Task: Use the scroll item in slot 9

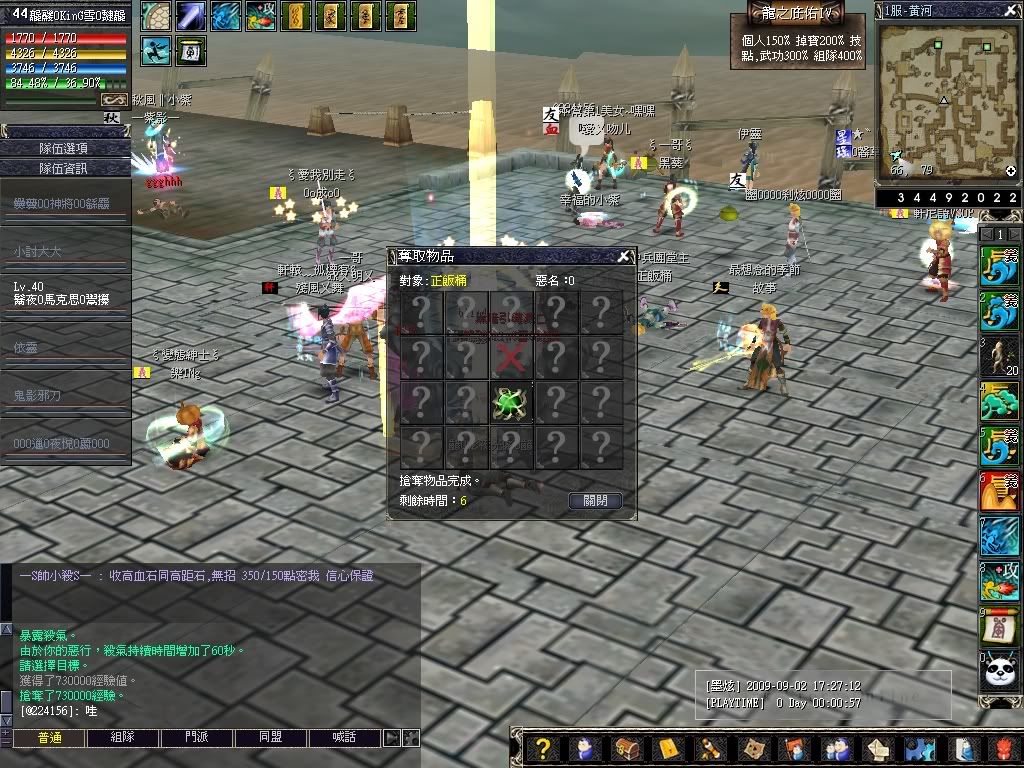Action: [x=1000, y=626]
